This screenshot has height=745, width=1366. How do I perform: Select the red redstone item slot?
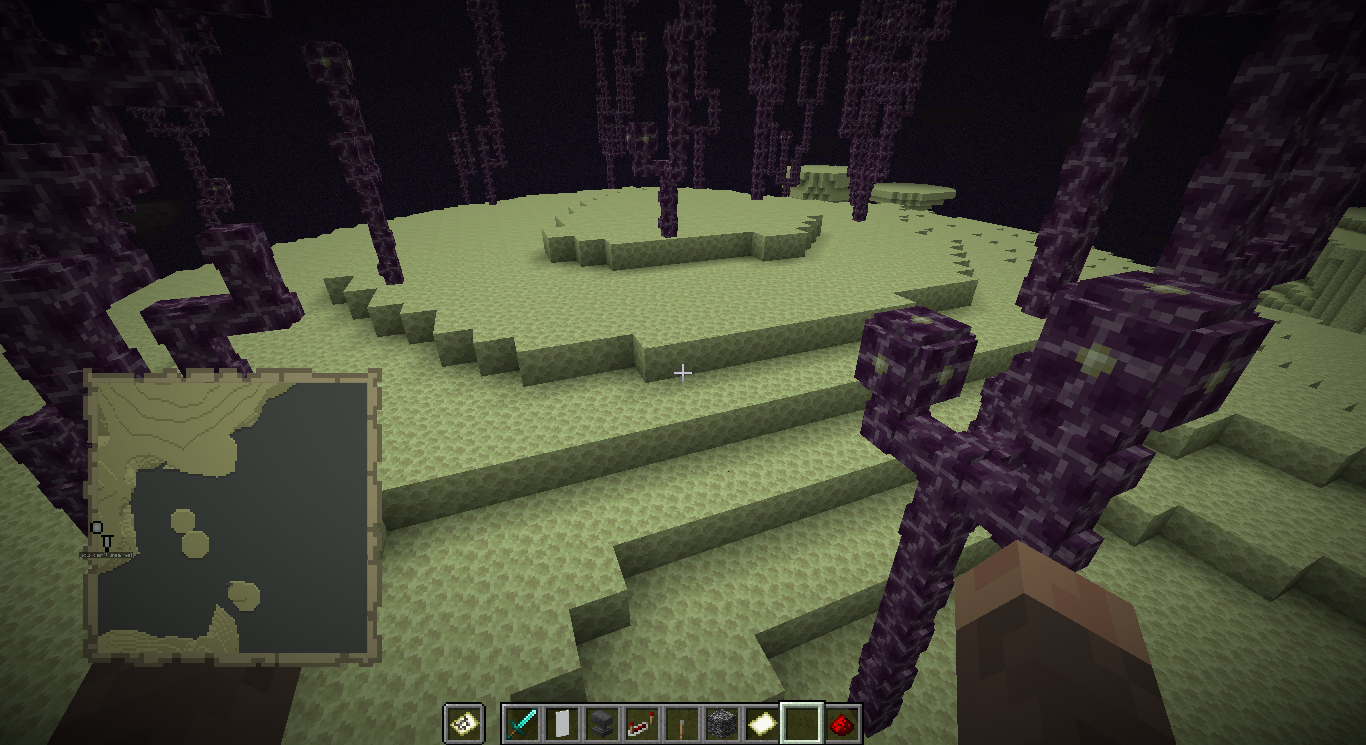click(841, 723)
